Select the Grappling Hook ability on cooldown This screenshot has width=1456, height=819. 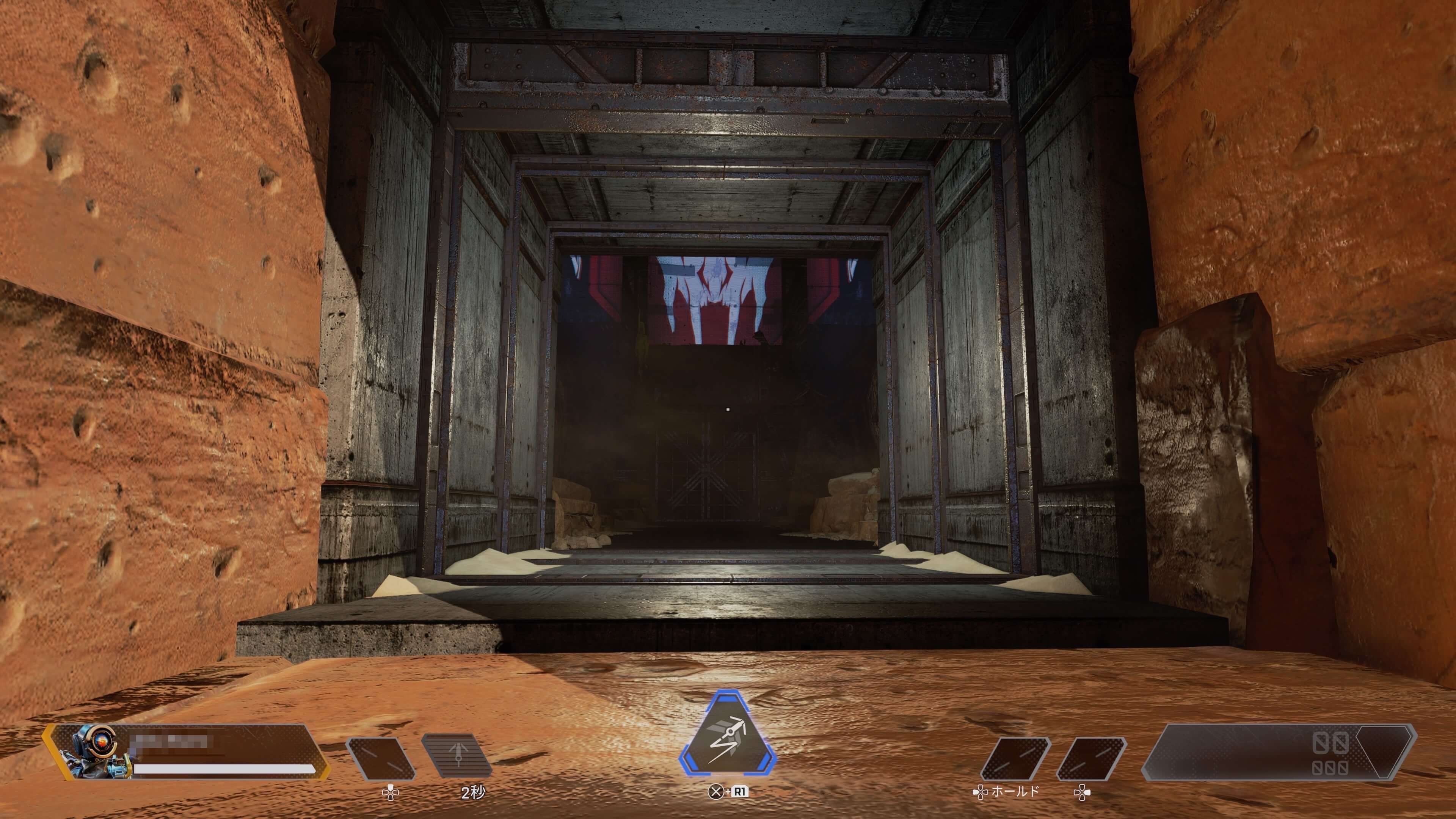(x=457, y=756)
